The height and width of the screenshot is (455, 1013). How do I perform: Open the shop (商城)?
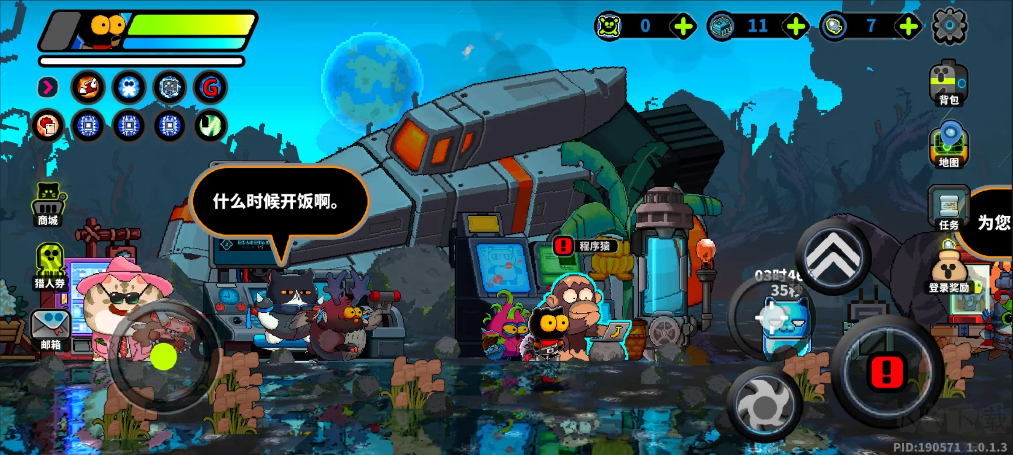(x=48, y=203)
